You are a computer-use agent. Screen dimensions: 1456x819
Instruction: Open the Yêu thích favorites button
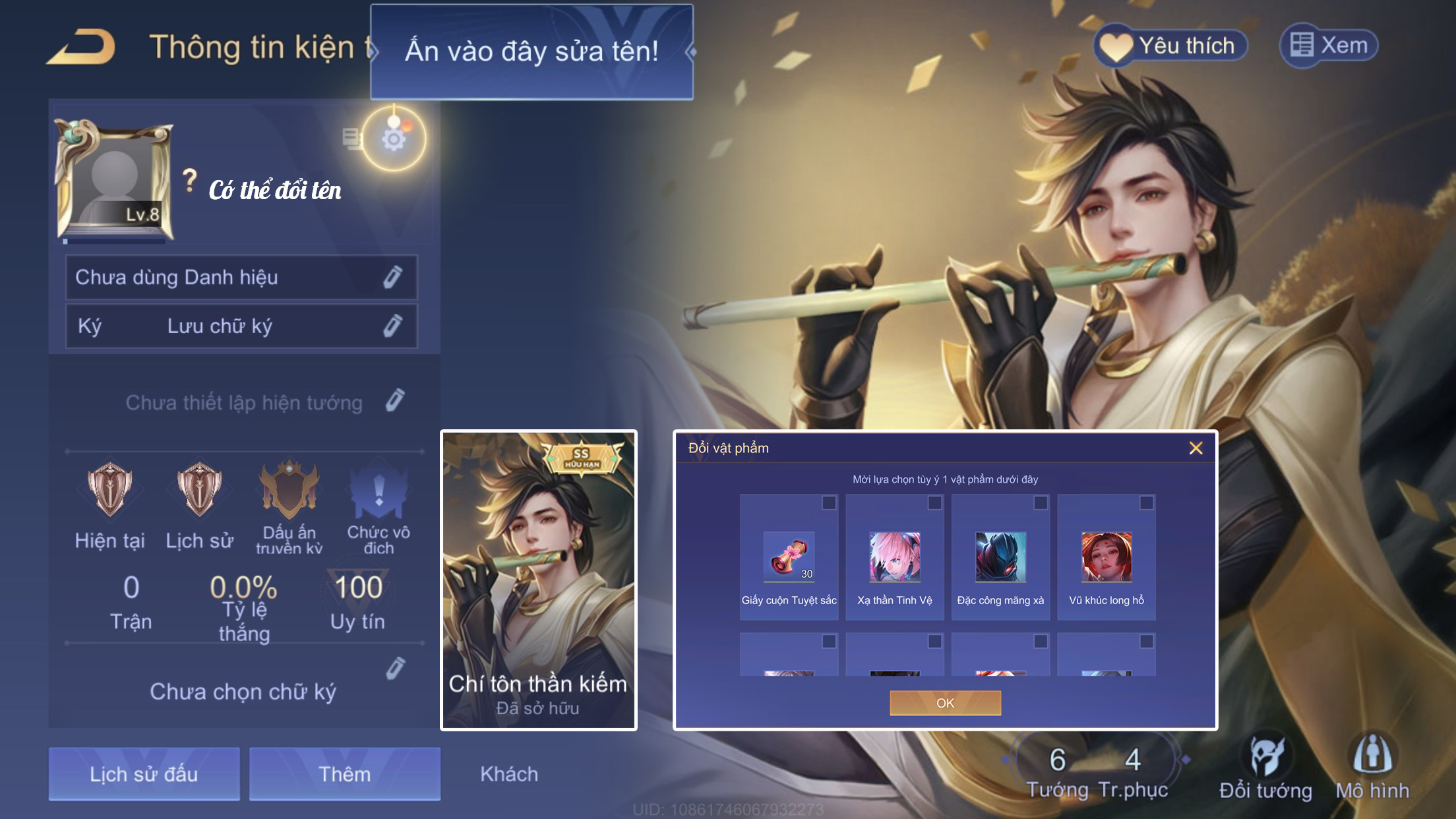pyautogui.click(x=1170, y=46)
